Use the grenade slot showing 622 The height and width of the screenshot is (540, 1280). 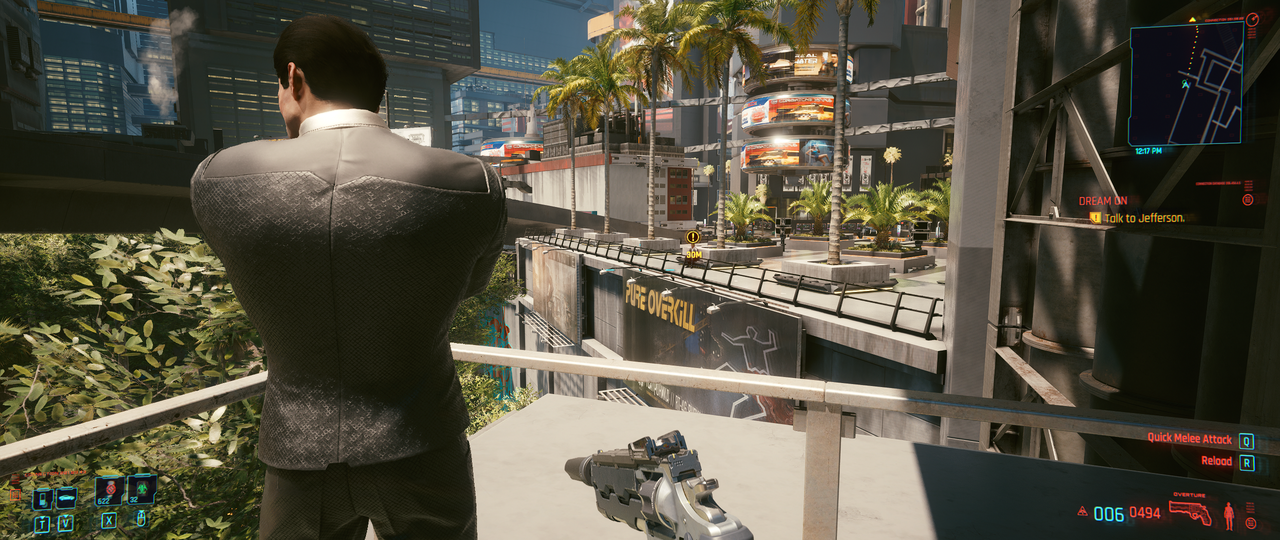click(108, 491)
